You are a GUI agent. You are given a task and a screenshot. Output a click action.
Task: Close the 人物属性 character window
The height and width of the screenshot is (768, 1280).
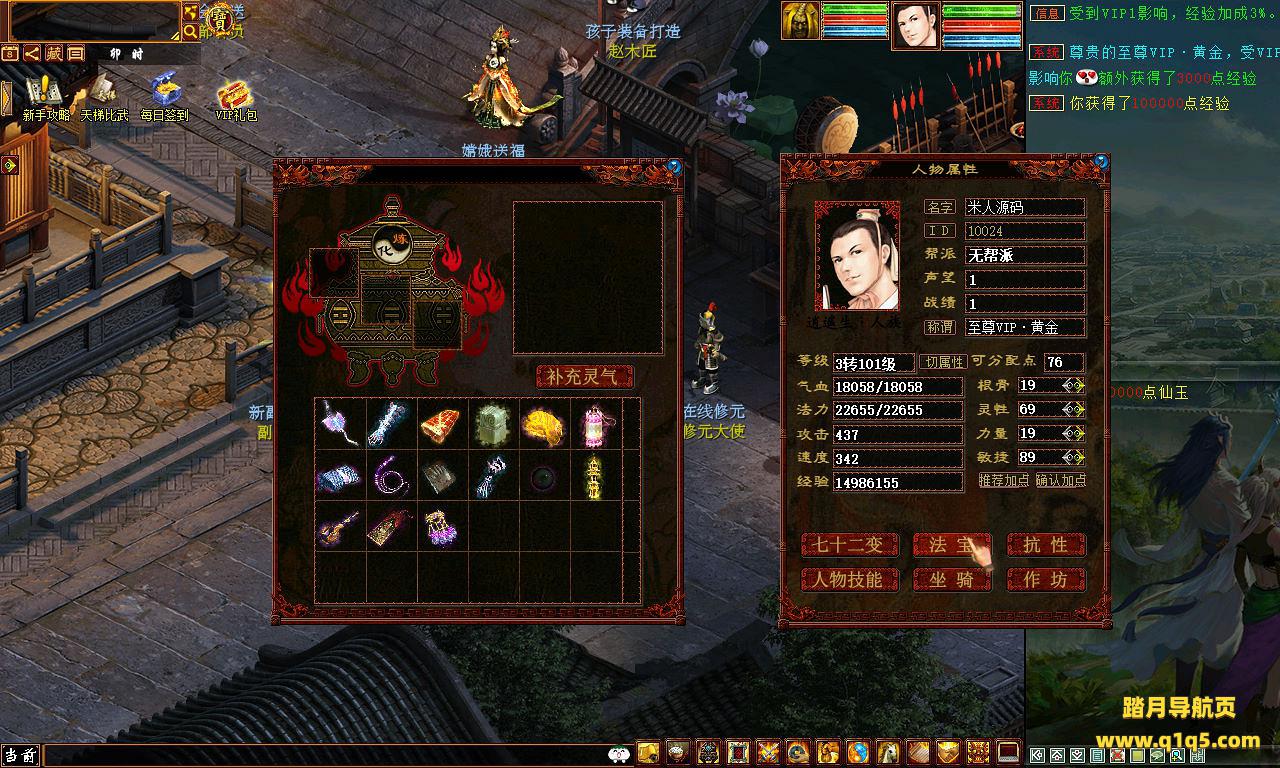tap(1101, 161)
